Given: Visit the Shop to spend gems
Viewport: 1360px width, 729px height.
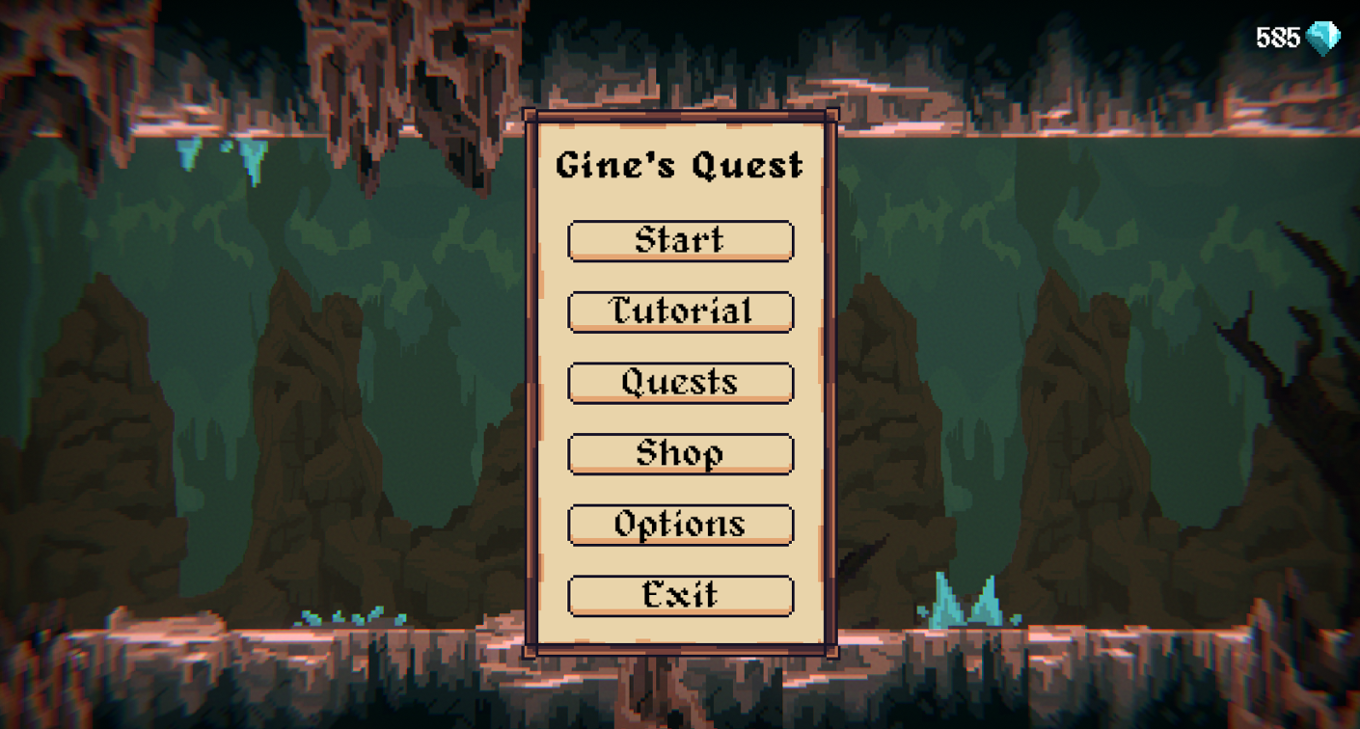Looking at the screenshot, I should (x=680, y=453).
